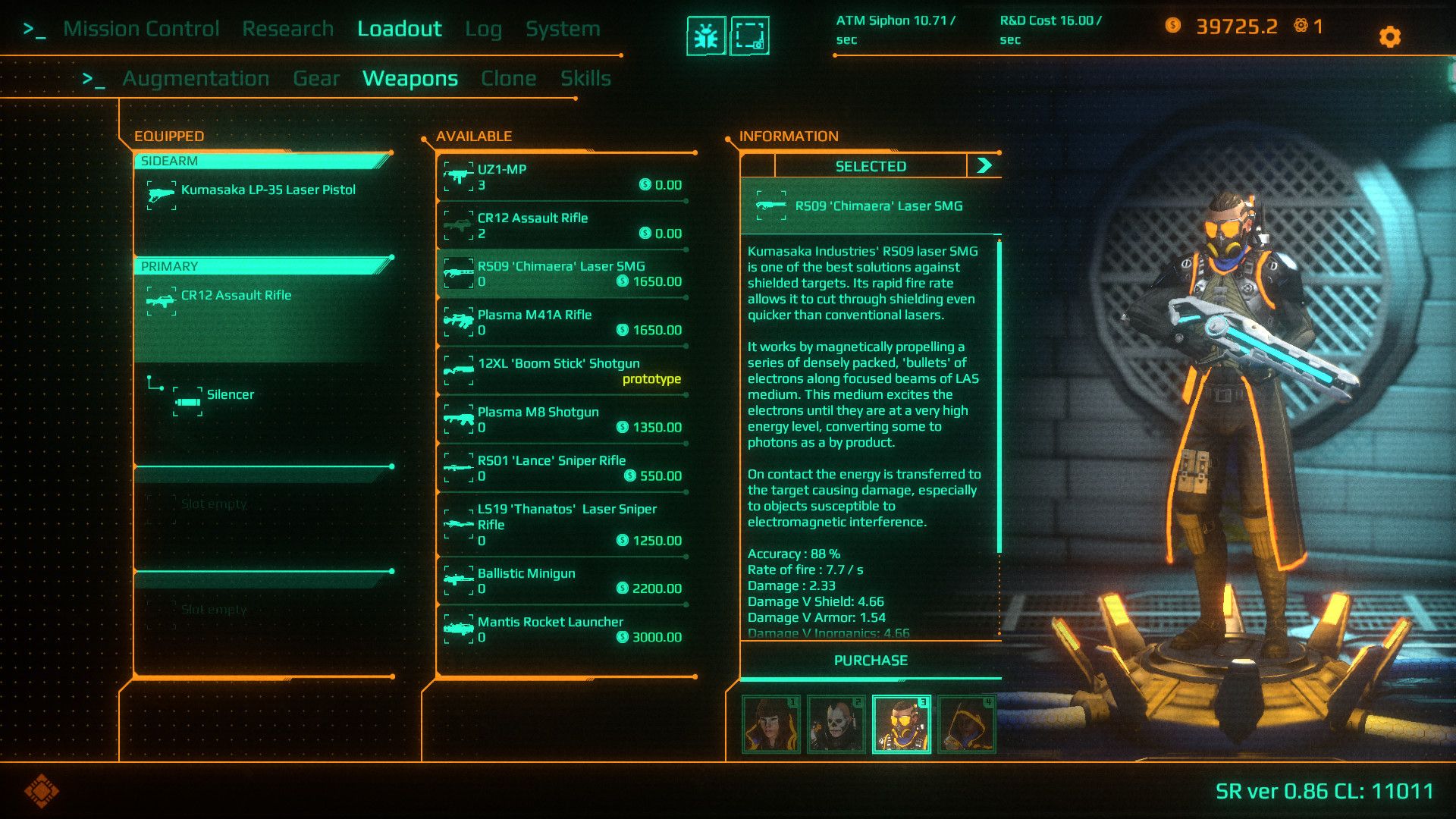The image size is (1456, 819).
Task: Click the coin icon beside the 39725.2 balance
Action: pyautogui.click(x=1174, y=27)
